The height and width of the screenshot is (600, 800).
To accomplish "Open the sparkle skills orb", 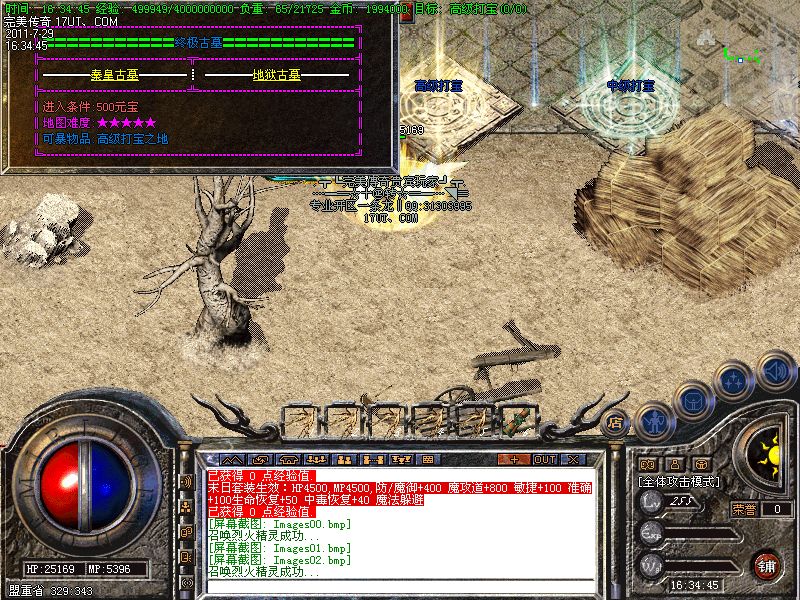I will click(x=734, y=380).
